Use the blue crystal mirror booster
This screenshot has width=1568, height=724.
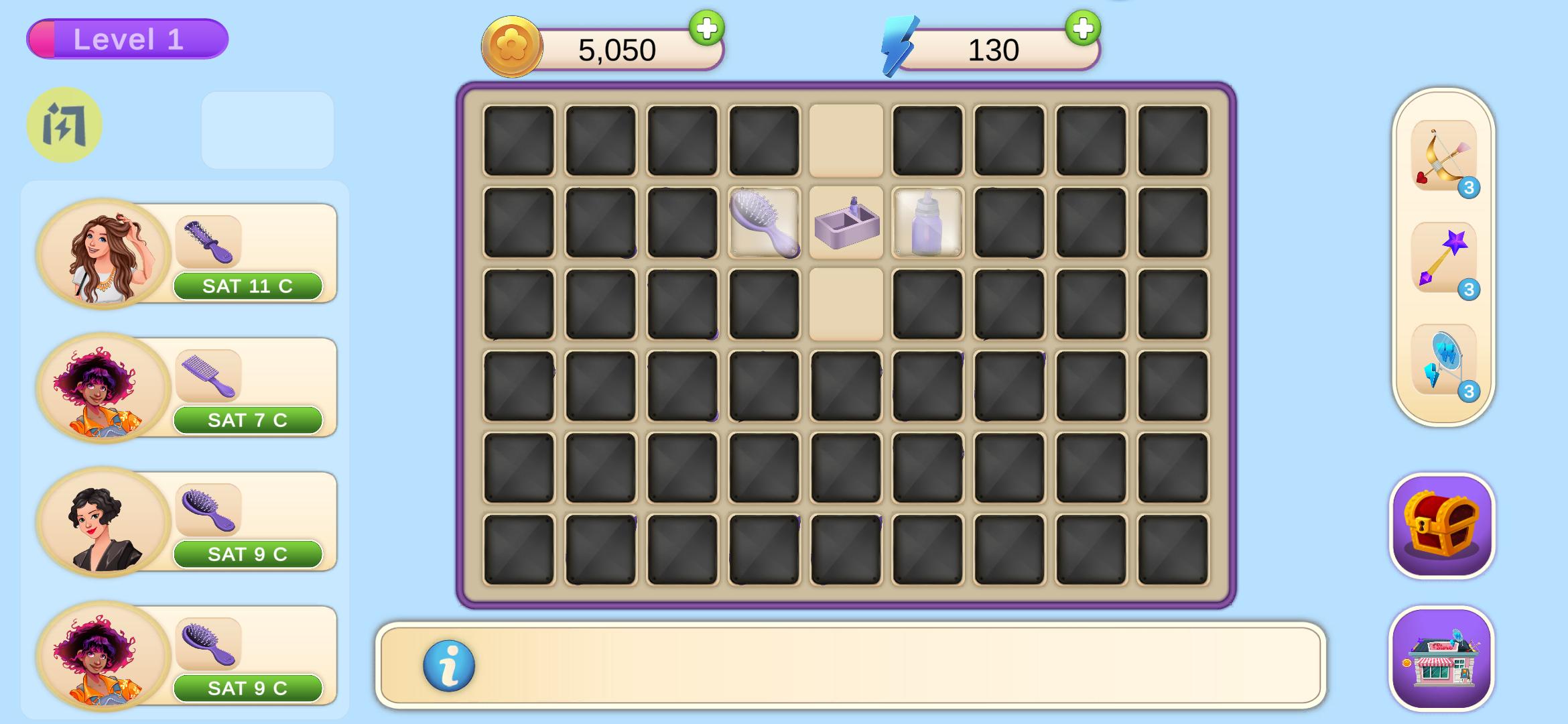click(x=1443, y=361)
